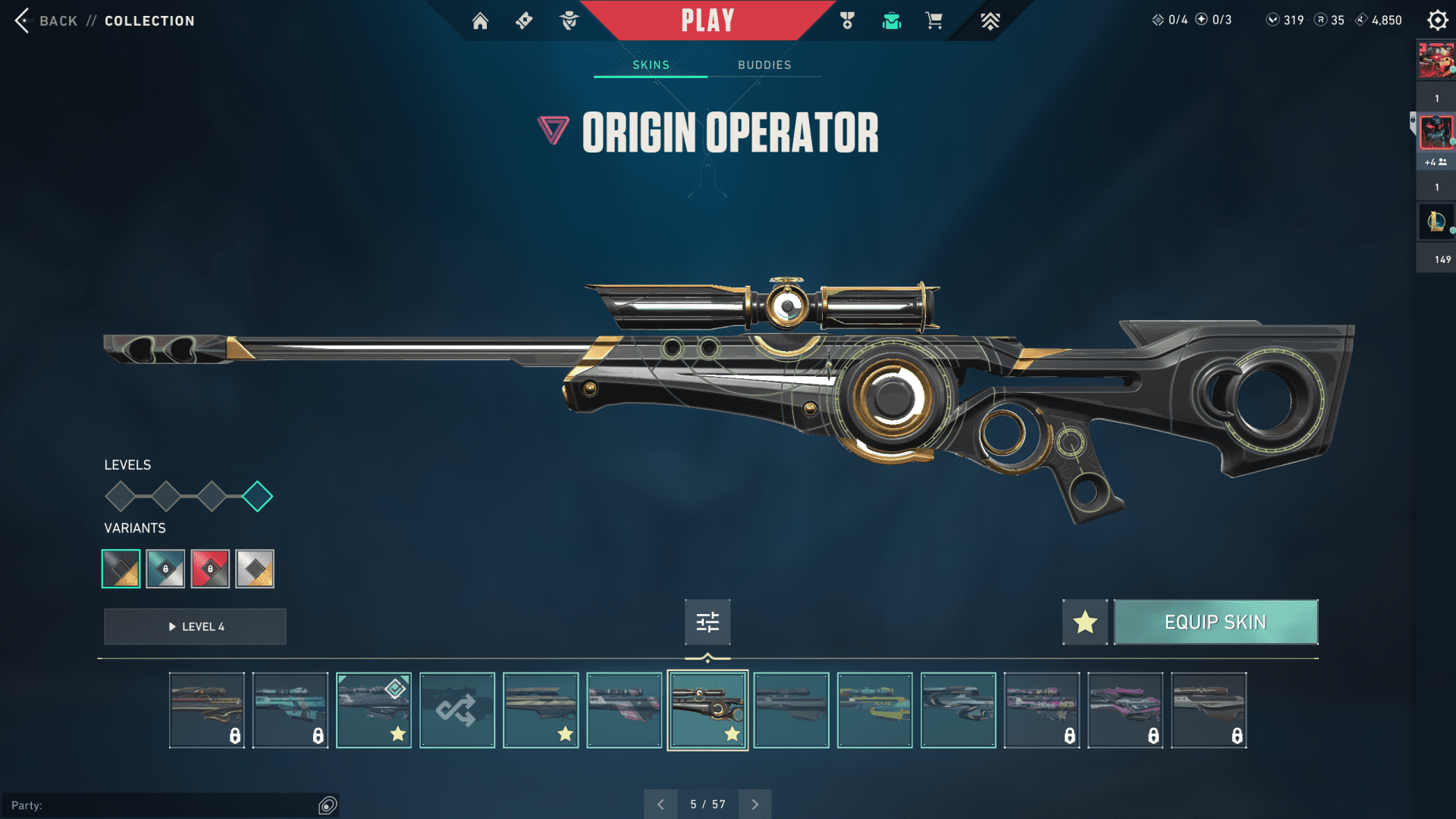The width and height of the screenshot is (1456, 819).
Task: Open the League of Legends icon in sidebar
Action: pyautogui.click(x=1436, y=221)
